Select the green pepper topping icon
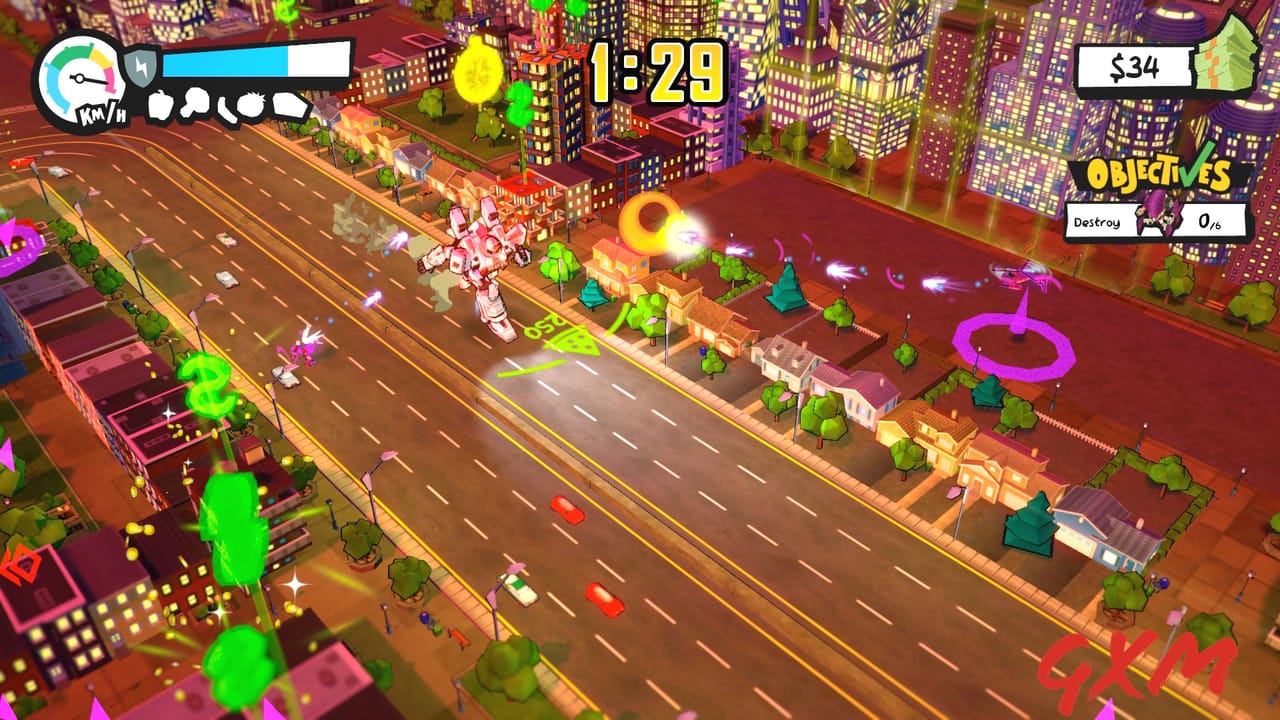The width and height of the screenshot is (1280, 720). coord(159,106)
